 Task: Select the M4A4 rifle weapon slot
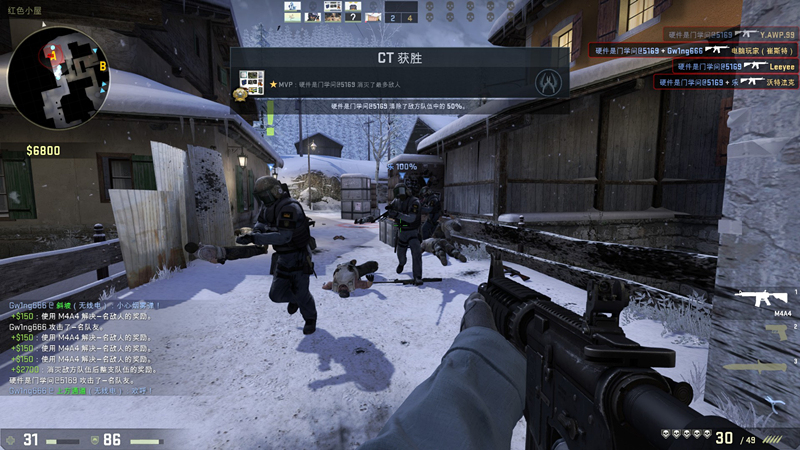click(767, 297)
